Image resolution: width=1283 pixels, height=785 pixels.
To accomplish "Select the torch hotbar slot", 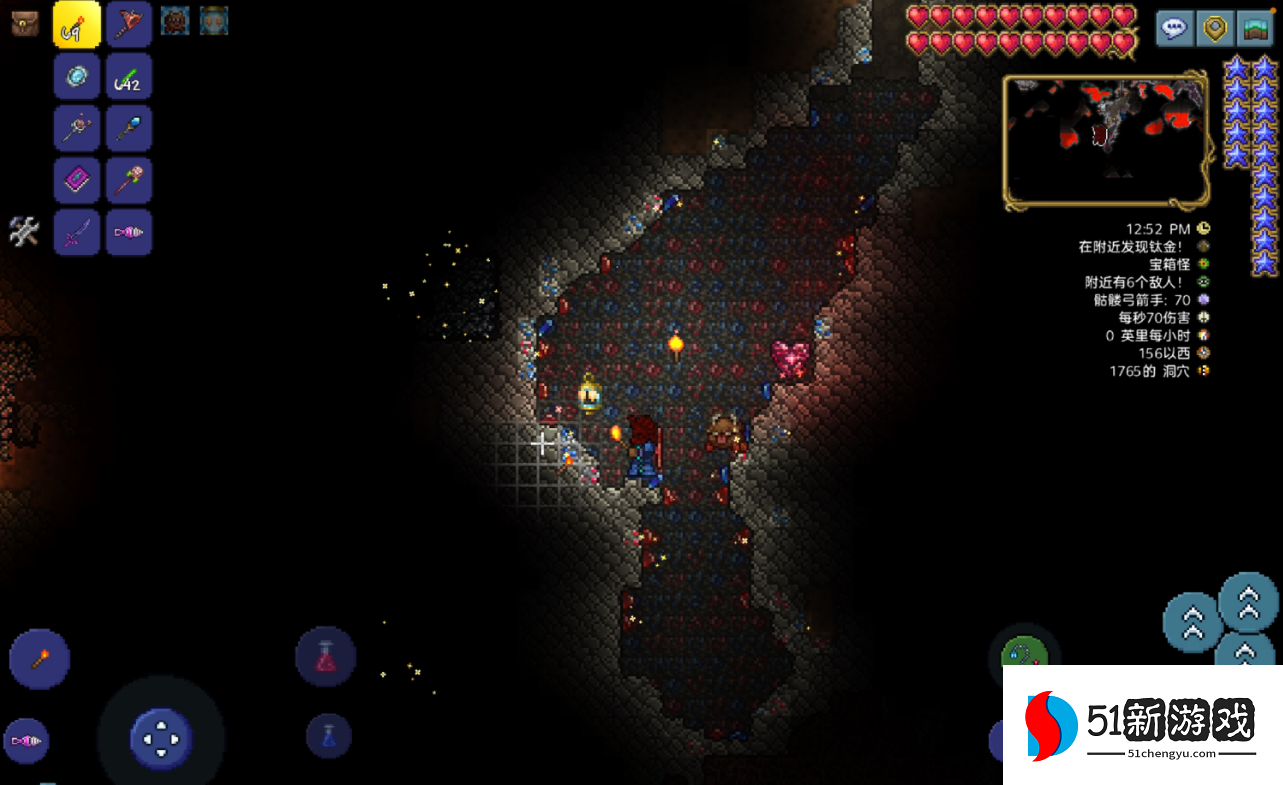I will tap(77, 25).
